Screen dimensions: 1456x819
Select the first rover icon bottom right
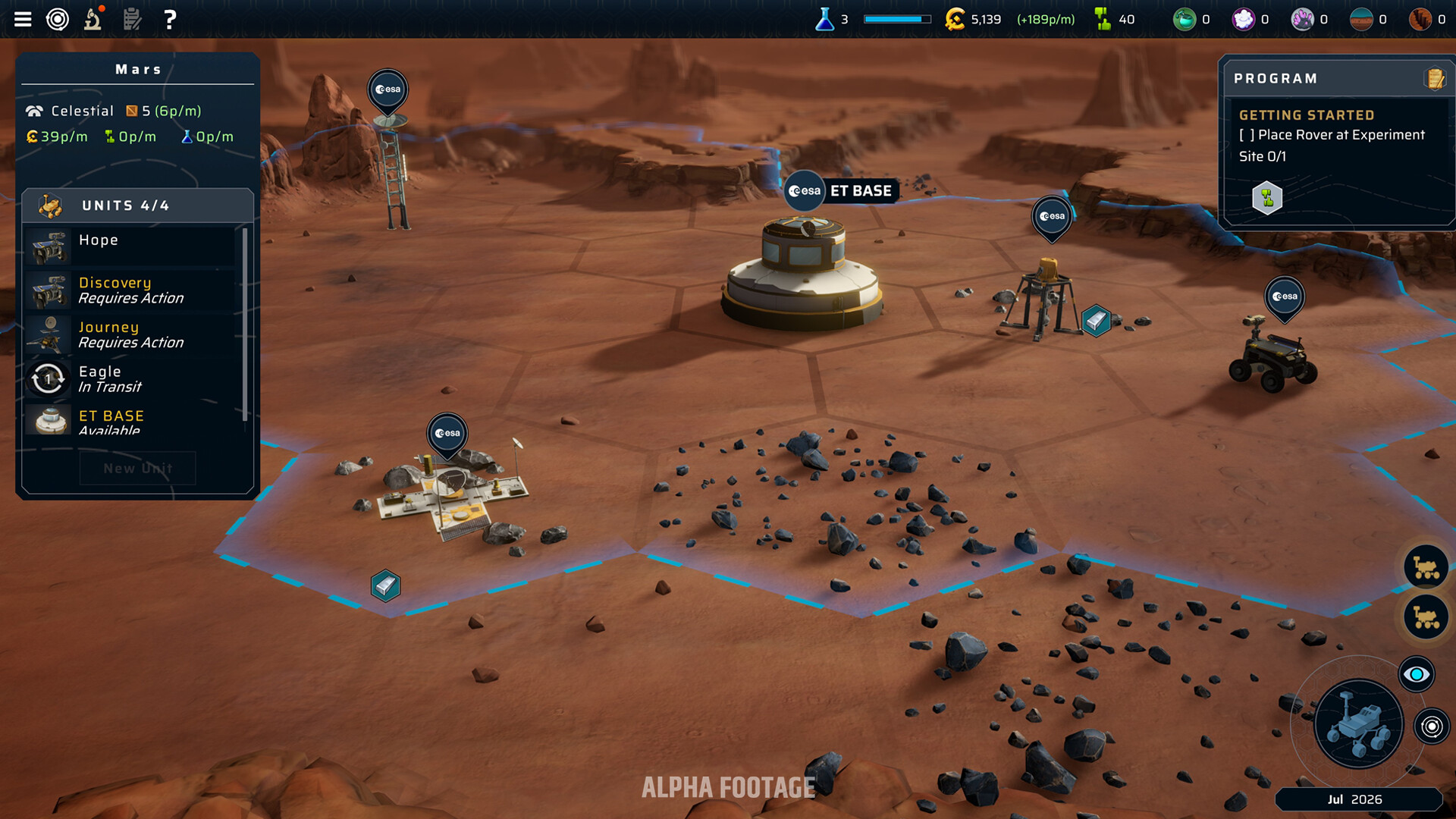click(x=1426, y=566)
